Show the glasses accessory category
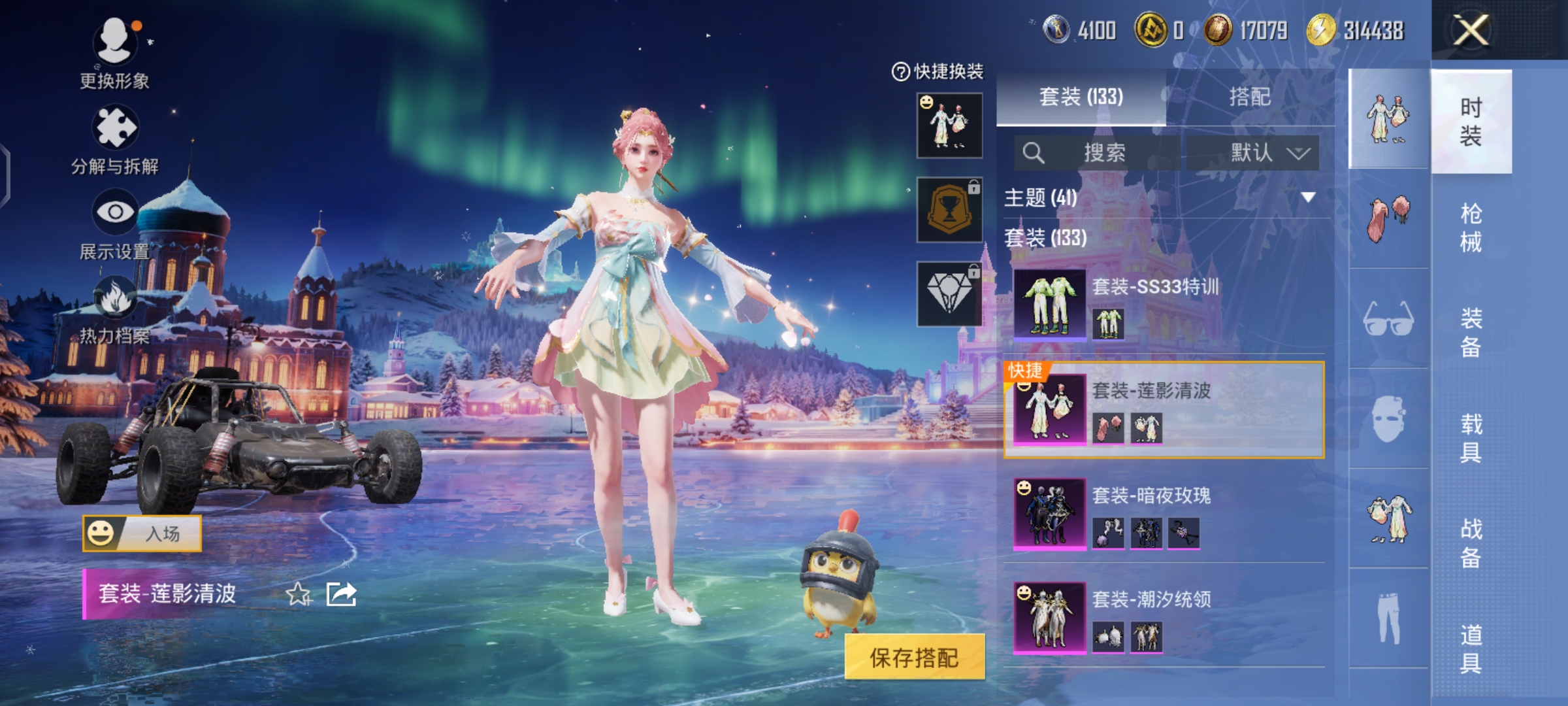Image resolution: width=1568 pixels, height=706 pixels. click(1388, 319)
